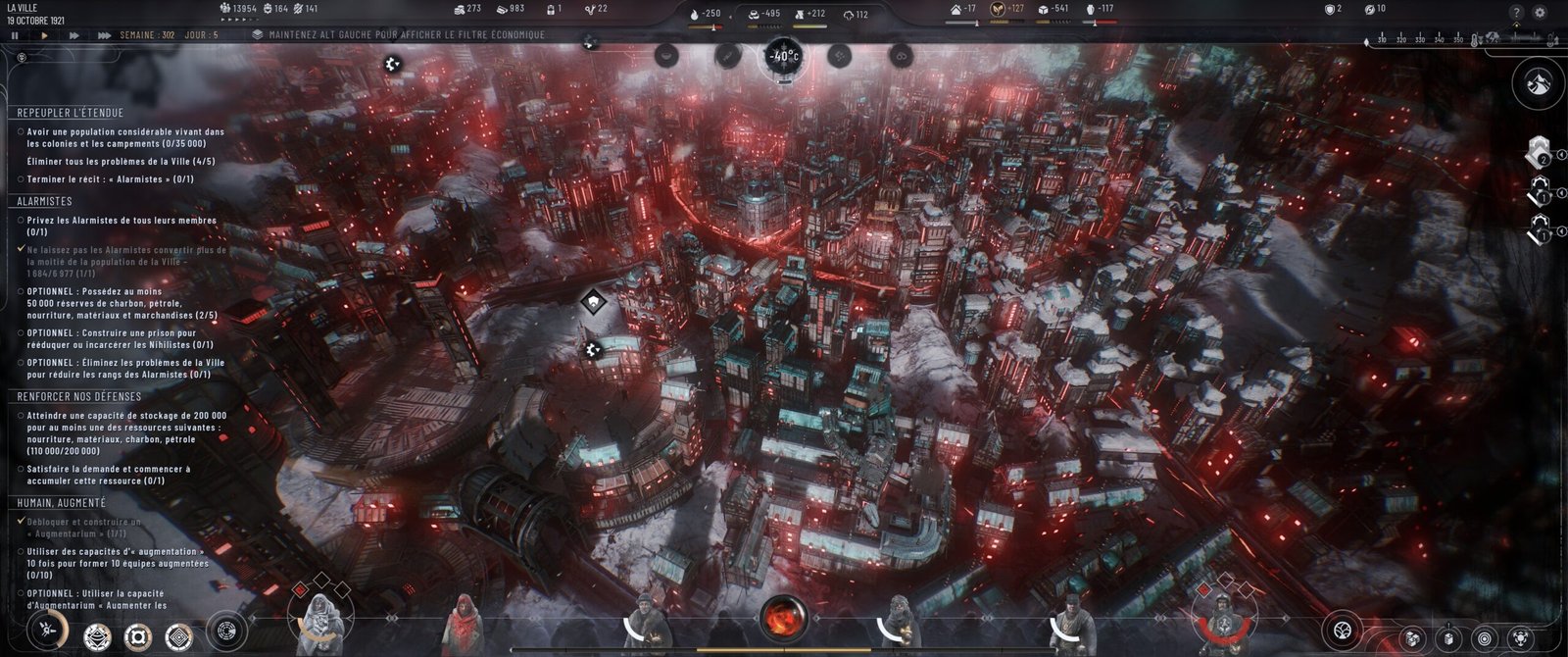Image resolution: width=1568 pixels, height=657 pixels.
Task: Activate the concentric diamond emblem ability
Action: click(x=178, y=638)
